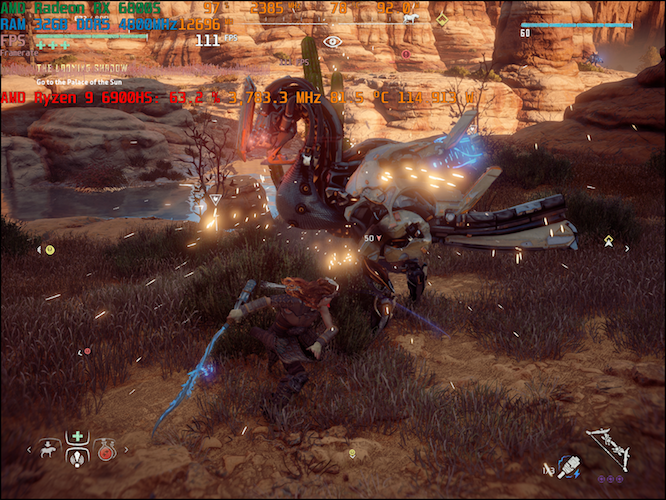Choose the trap tool below the medicine pouch

coord(77,456)
